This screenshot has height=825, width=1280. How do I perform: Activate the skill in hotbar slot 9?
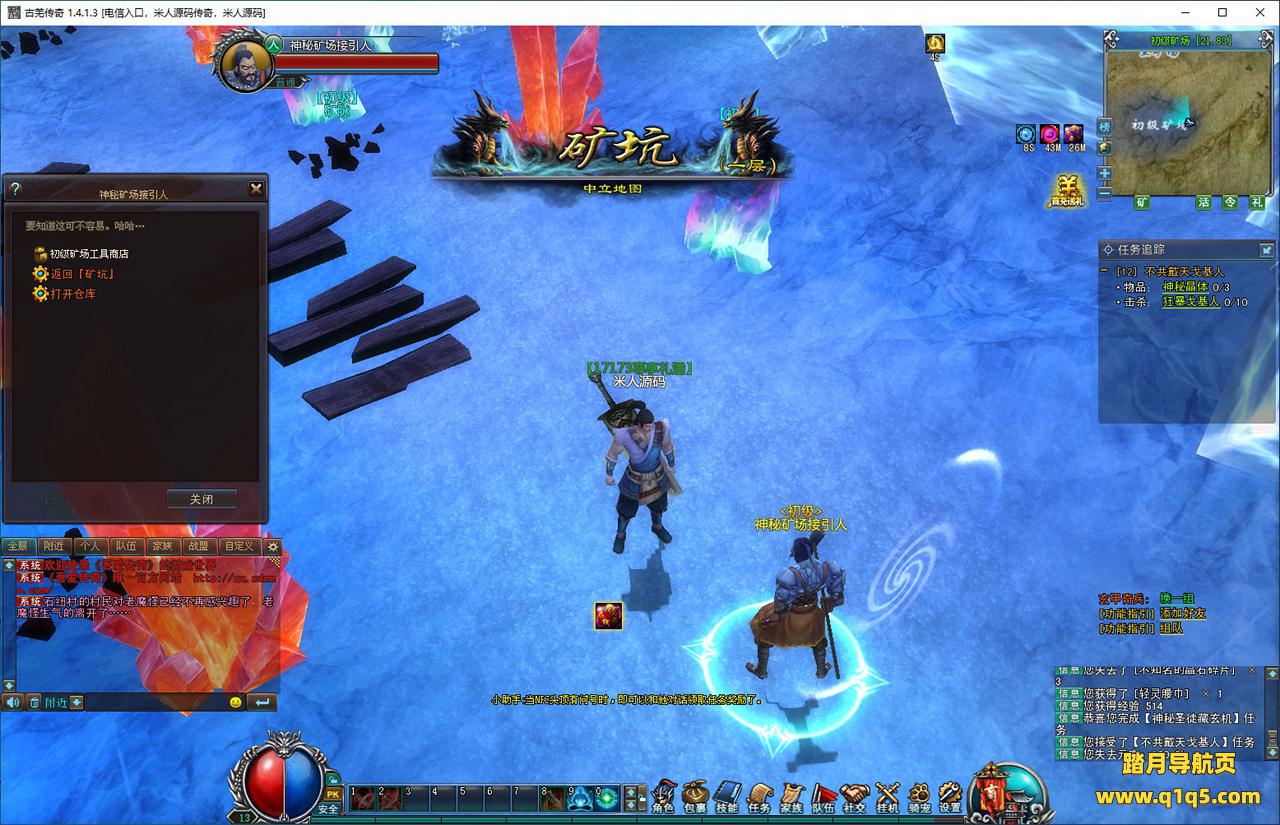click(x=580, y=798)
